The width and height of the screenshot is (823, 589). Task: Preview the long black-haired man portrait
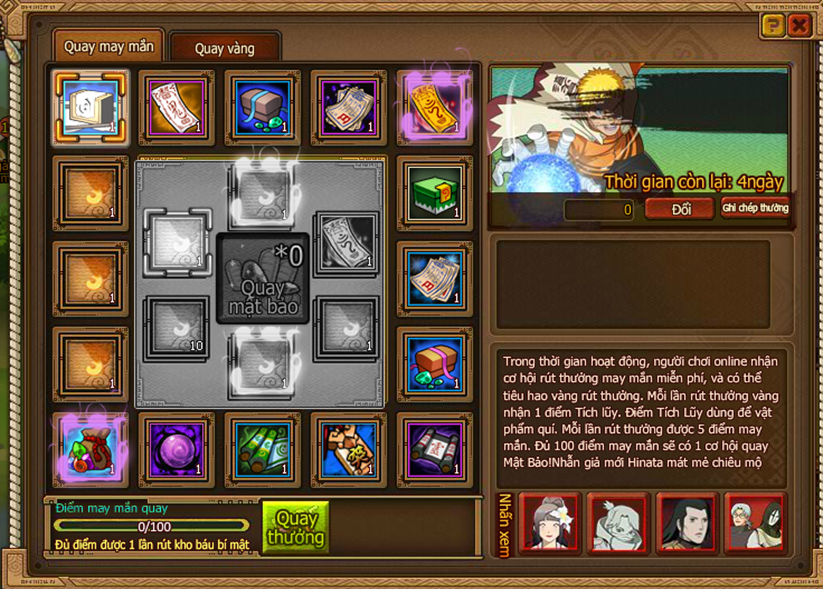tap(686, 522)
